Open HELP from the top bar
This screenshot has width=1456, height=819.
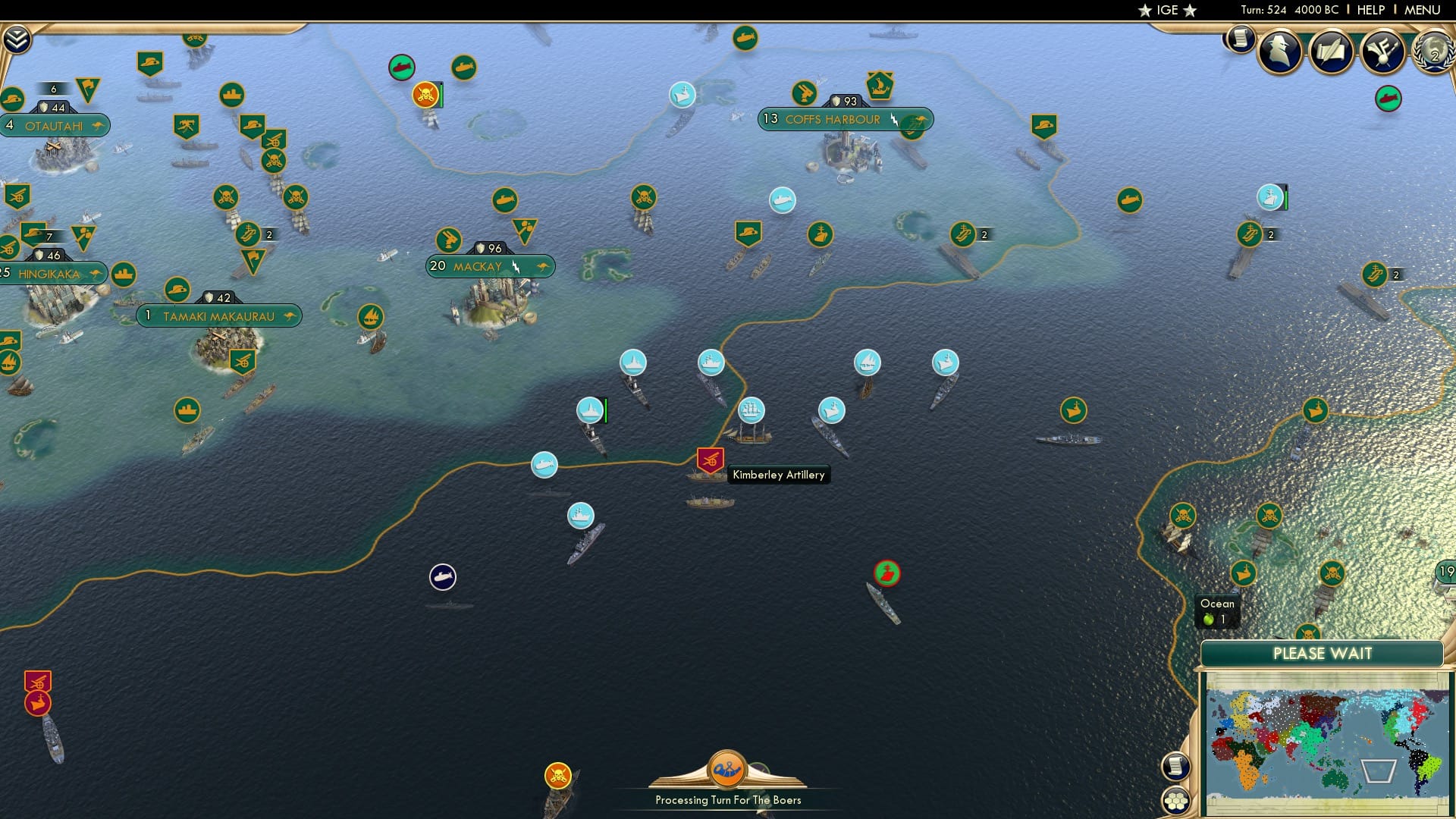point(1370,10)
